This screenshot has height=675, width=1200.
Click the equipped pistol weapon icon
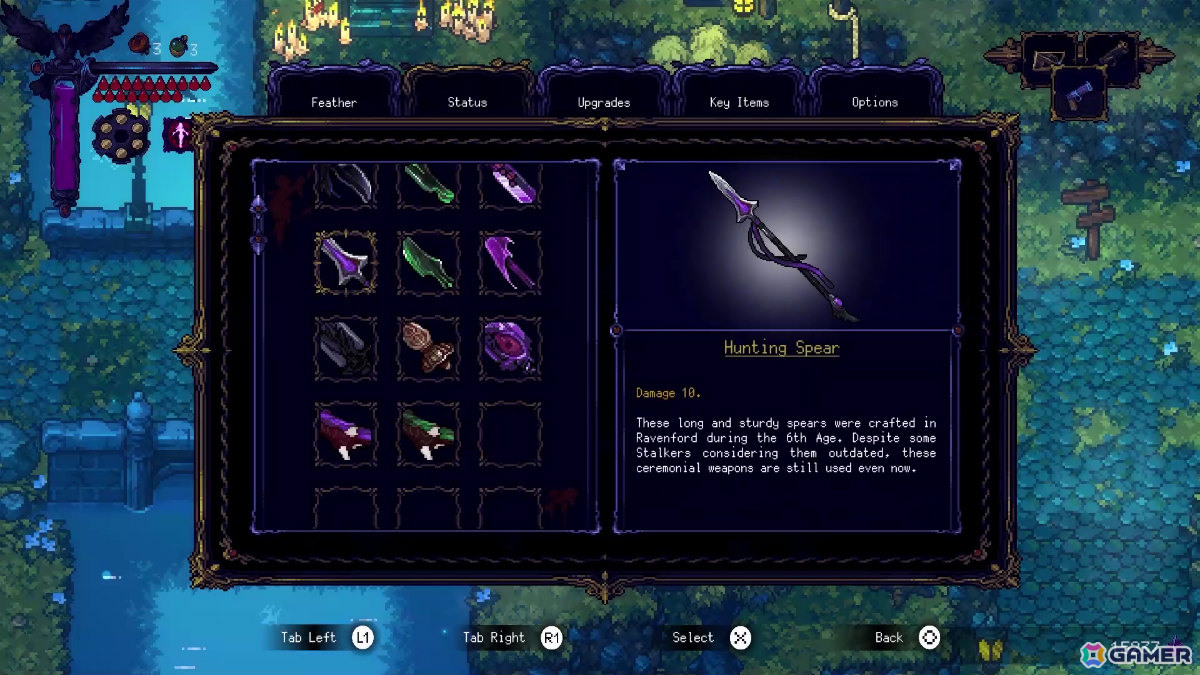pos(1078,95)
